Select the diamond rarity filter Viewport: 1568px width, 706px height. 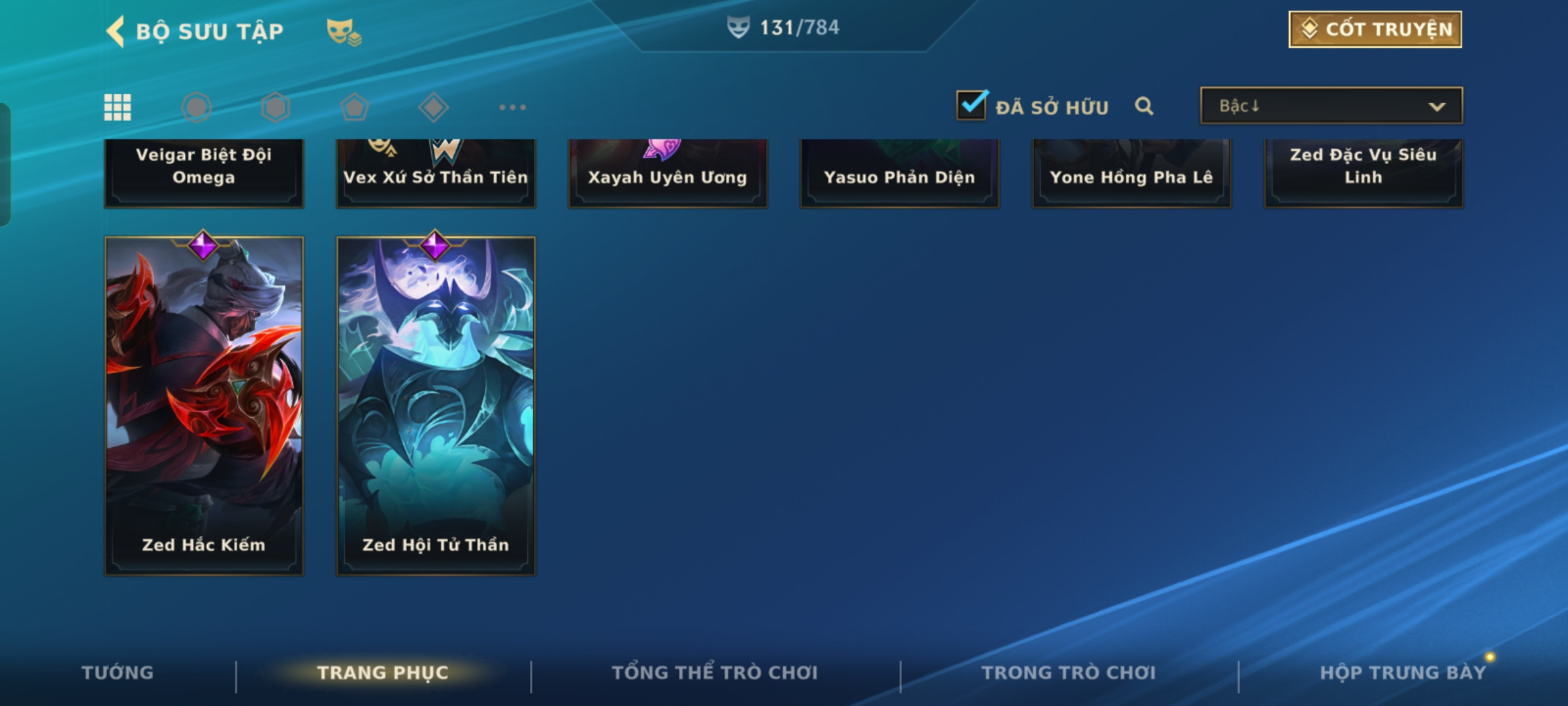(x=433, y=107)
